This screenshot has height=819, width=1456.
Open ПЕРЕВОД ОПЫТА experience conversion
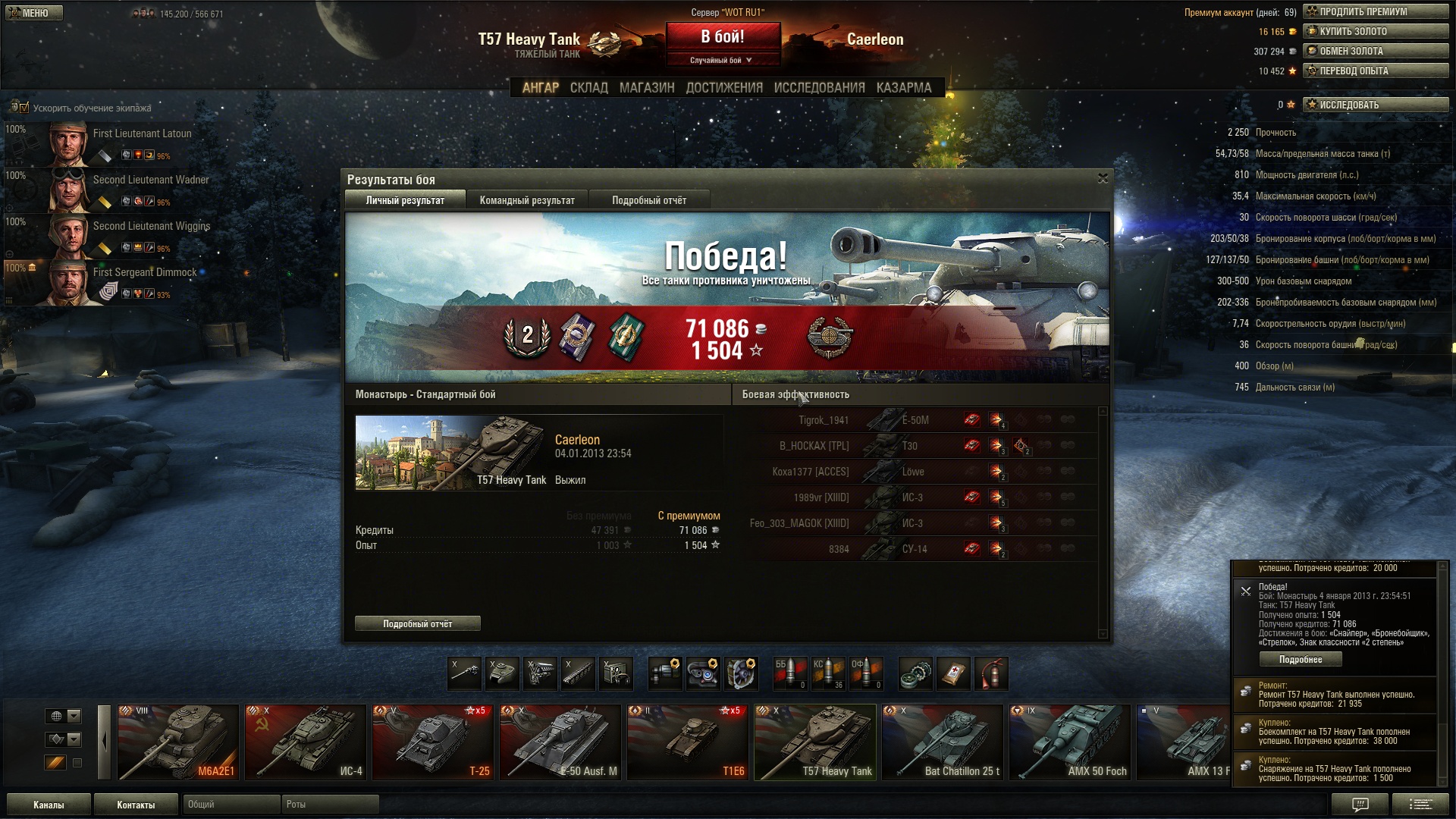click(x=1376, y=71)
